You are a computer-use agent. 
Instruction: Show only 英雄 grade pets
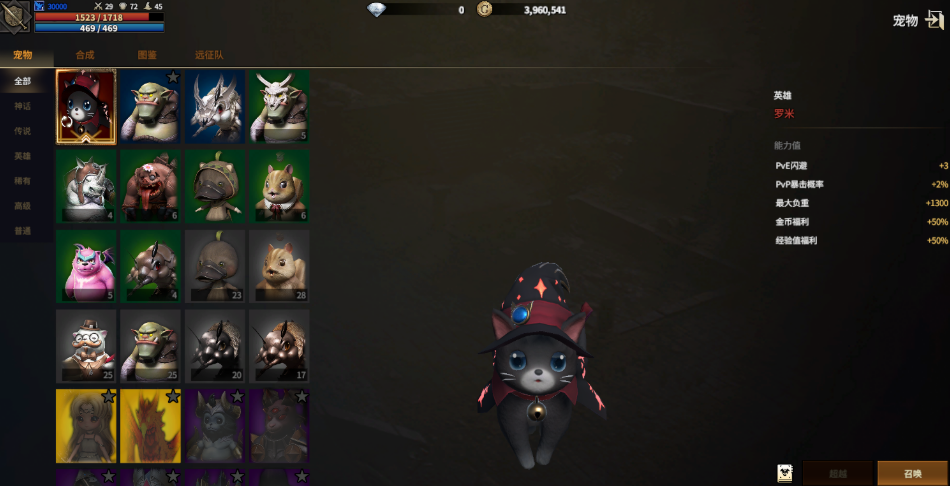pyautogui.click(x=23, y=156)
